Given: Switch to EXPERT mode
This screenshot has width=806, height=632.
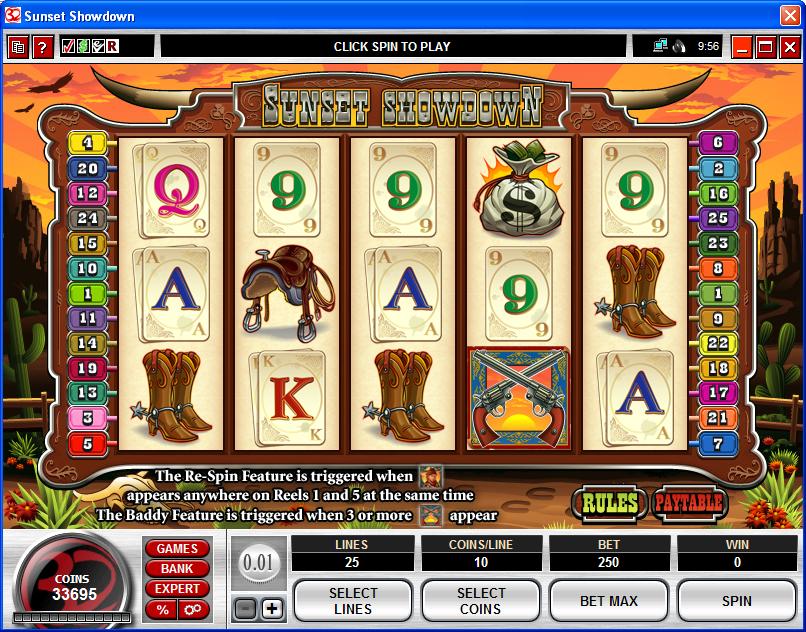Looking at the screenshot, I should pyautogui.click(x=177, y=589).
